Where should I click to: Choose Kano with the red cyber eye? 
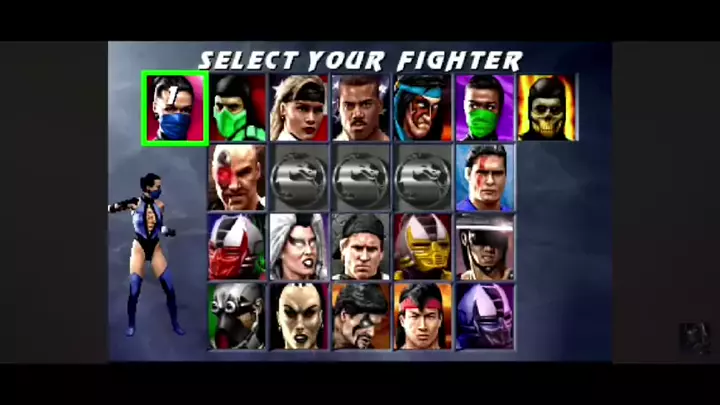237,177
